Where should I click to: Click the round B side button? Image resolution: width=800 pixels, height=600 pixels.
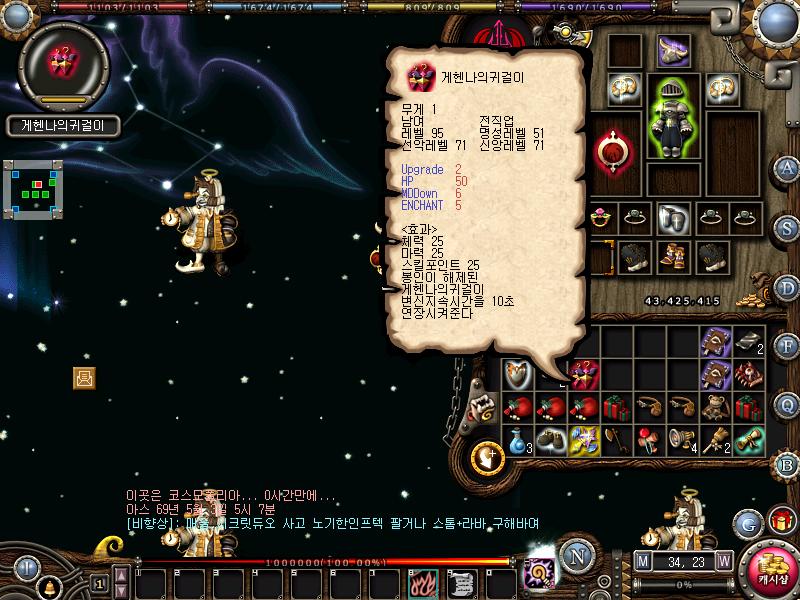coord(787,463)
